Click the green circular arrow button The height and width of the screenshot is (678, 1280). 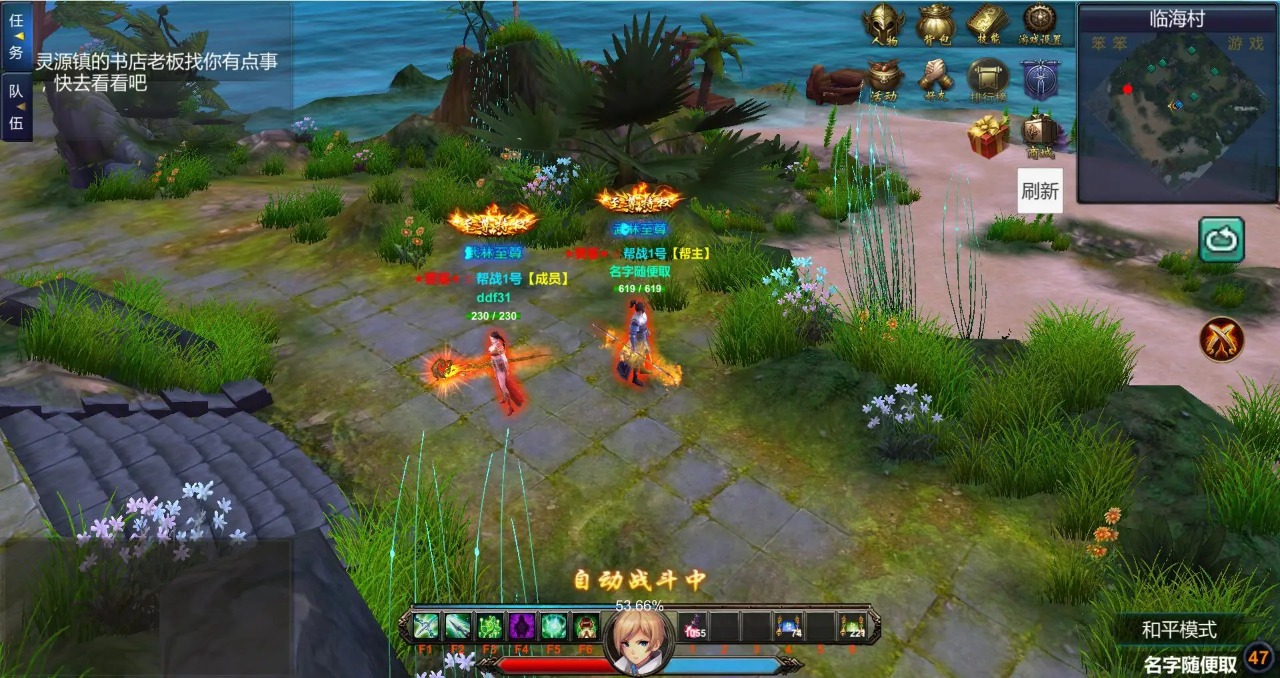point(1221,240)
